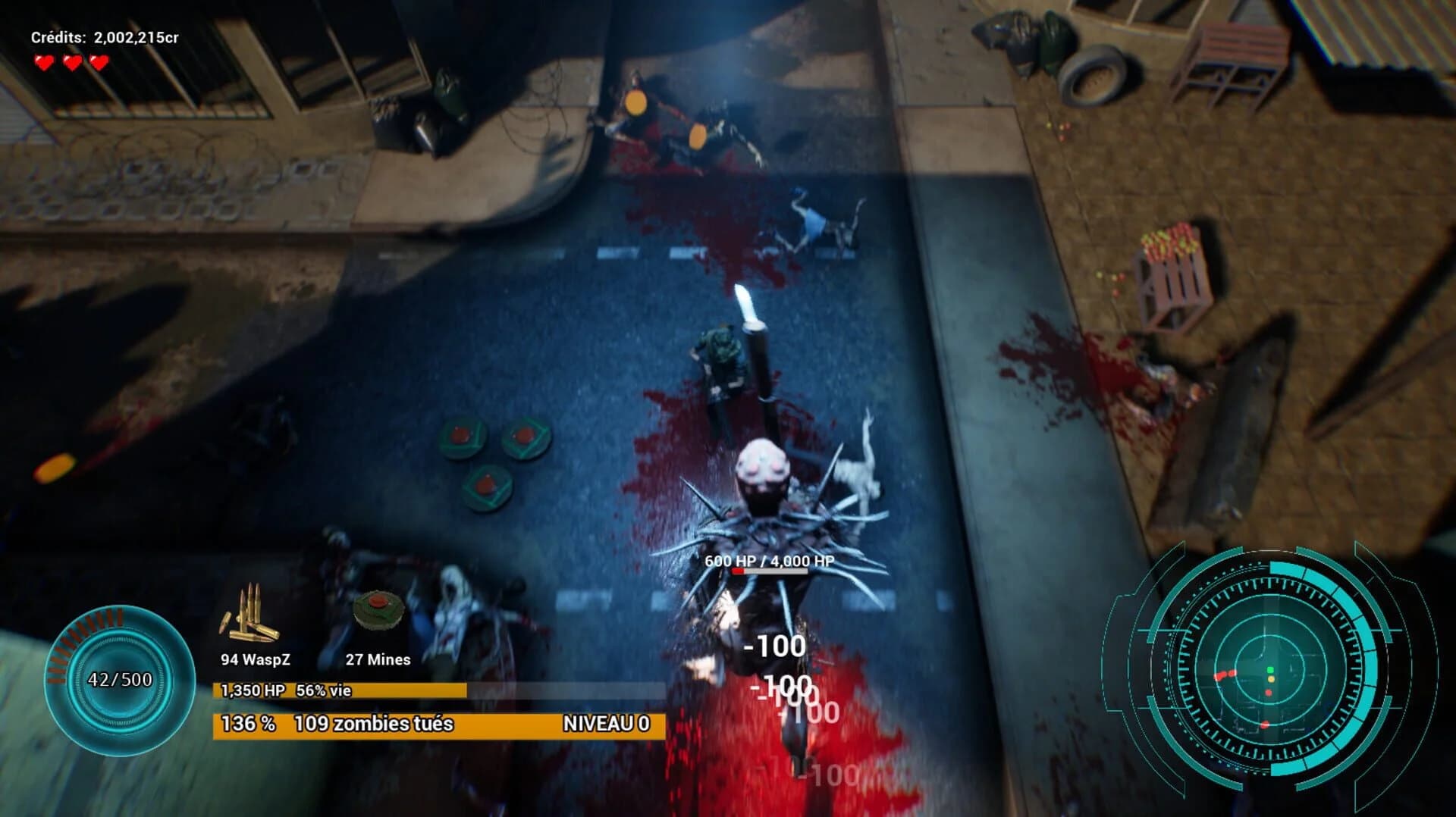The width and height of the screenshot is (1456, 817).
Task: Click the green player dot on the minimap
Action: click(x=1270, y=669)
